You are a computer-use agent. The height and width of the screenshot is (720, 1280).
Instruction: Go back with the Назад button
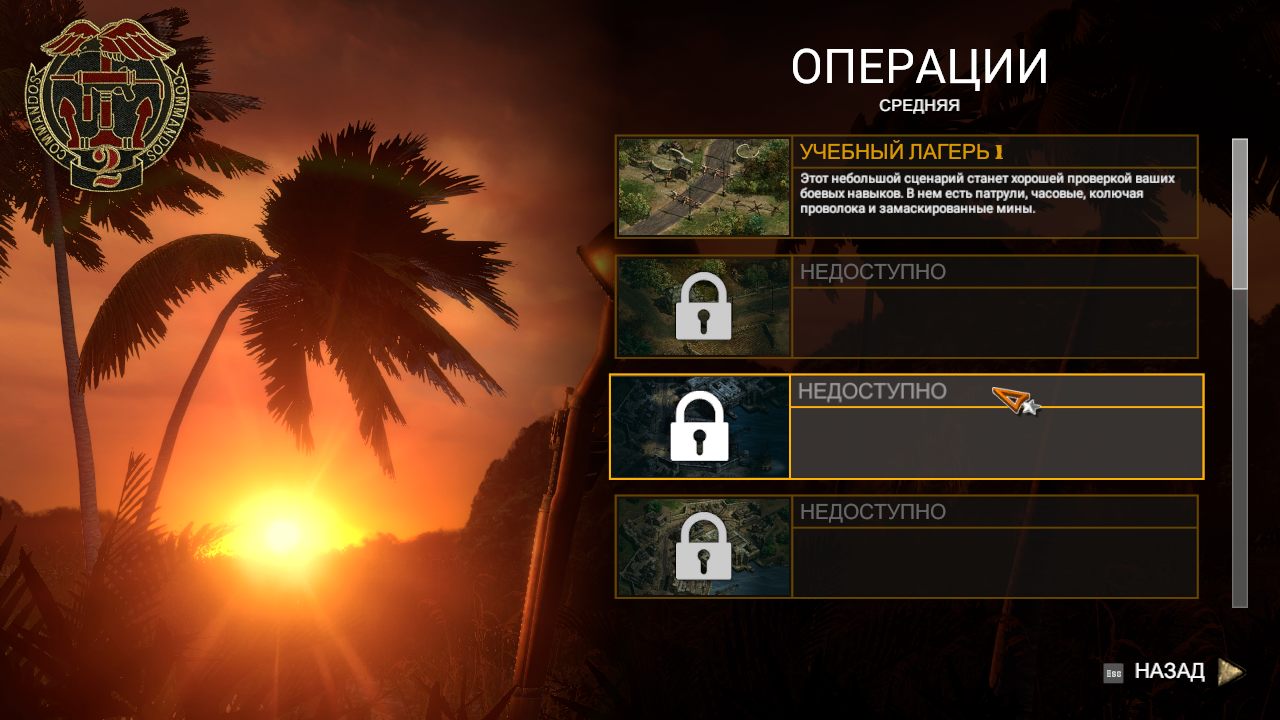(1170, 672)
